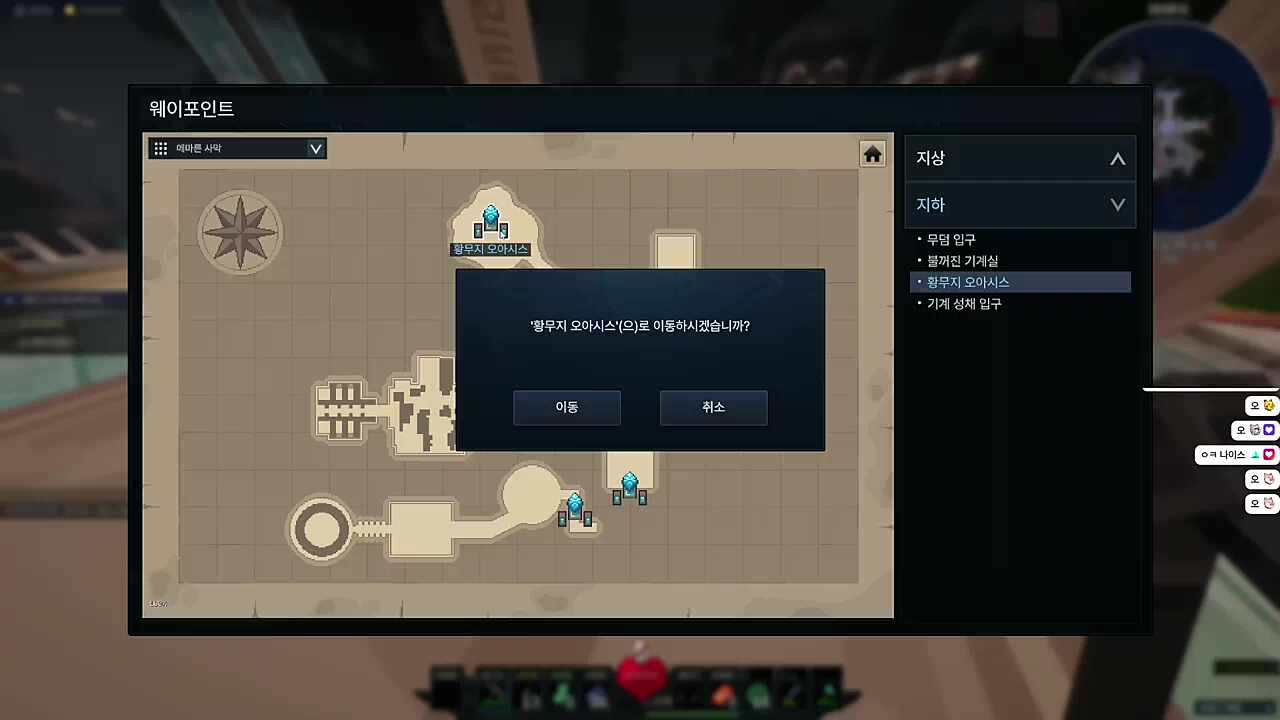
Task: Click the compass rose on the map
Action: pos(240,232)
